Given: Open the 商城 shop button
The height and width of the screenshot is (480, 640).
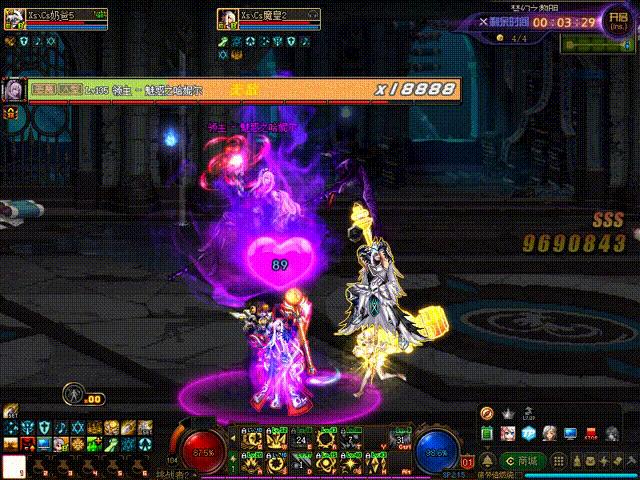Looking at the screenshot, I should click(x=526, y=460).
